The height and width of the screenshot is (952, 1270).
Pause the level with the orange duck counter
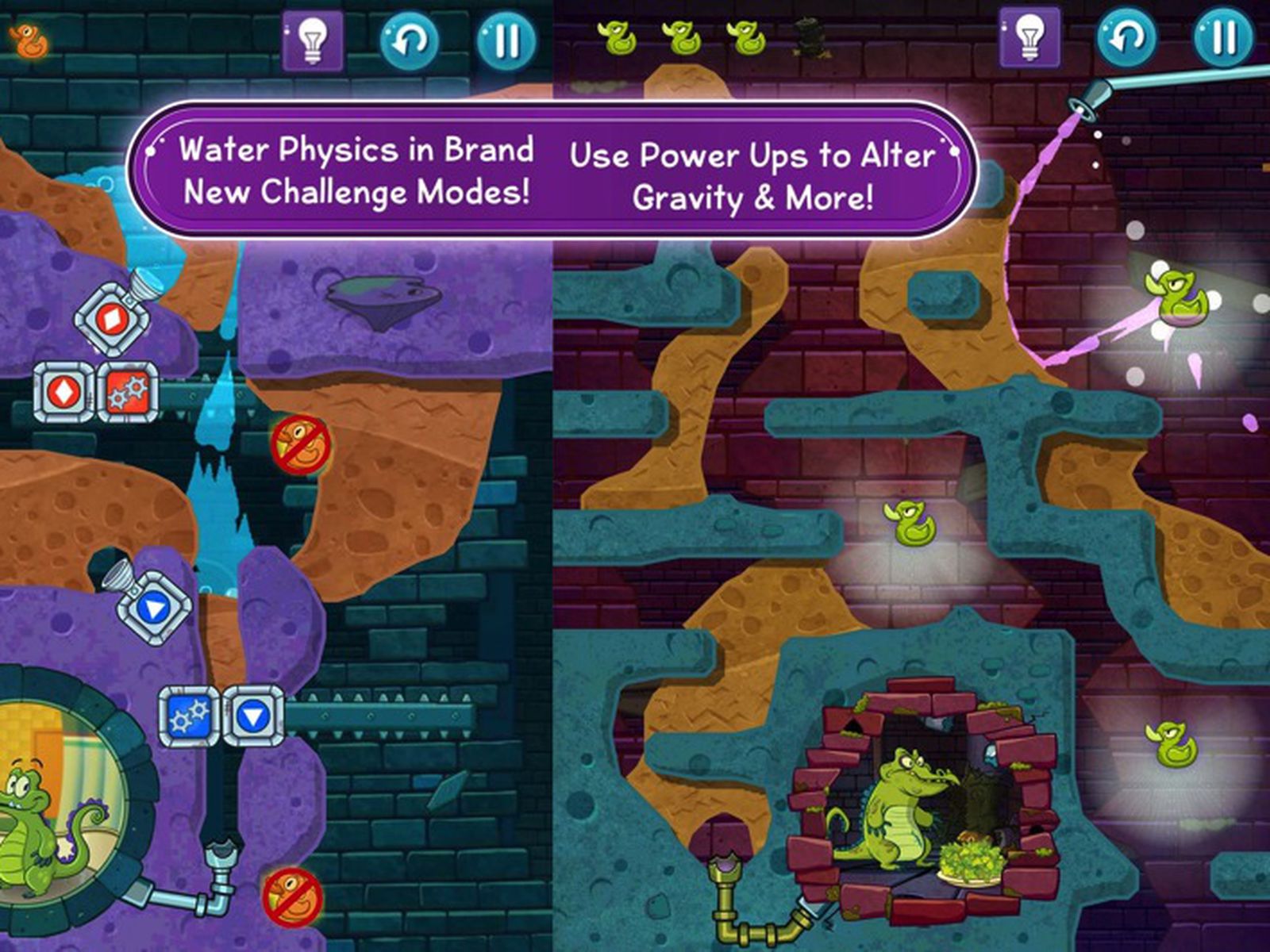(x=506, y=40)
